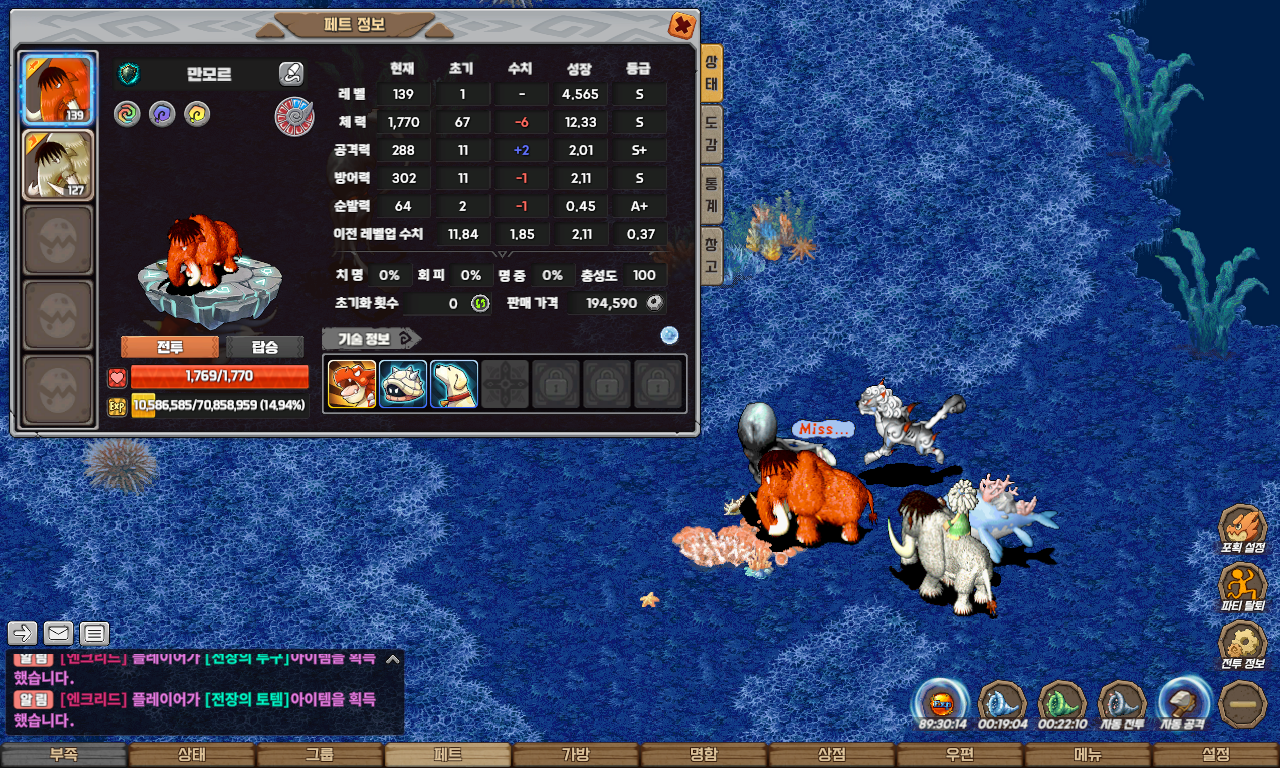Switch to the 창고 storage side tab
This screenshot has height=768, width=1280.
(x=711, y=255)
